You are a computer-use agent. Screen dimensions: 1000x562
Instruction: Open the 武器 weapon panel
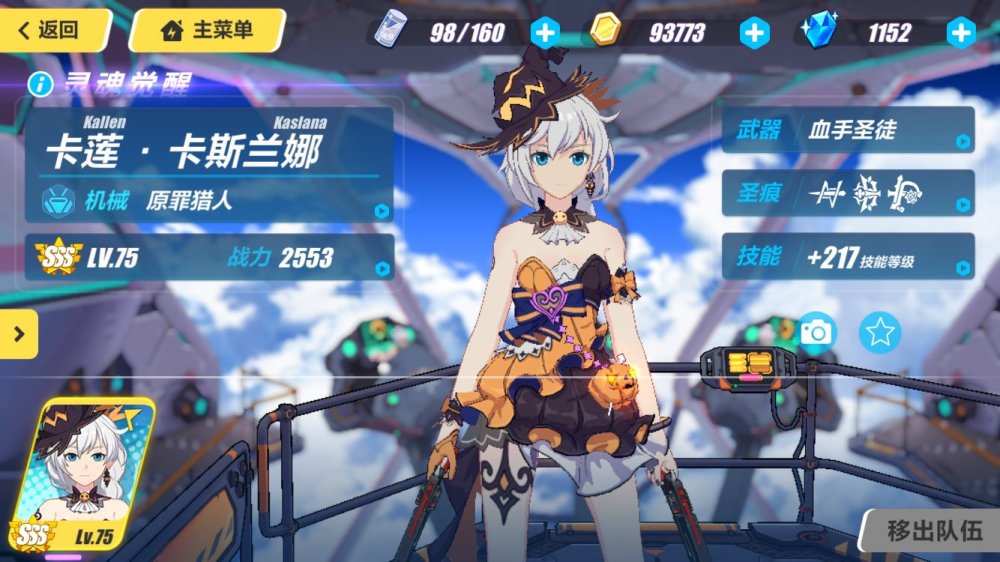click(x=848, y=130)
